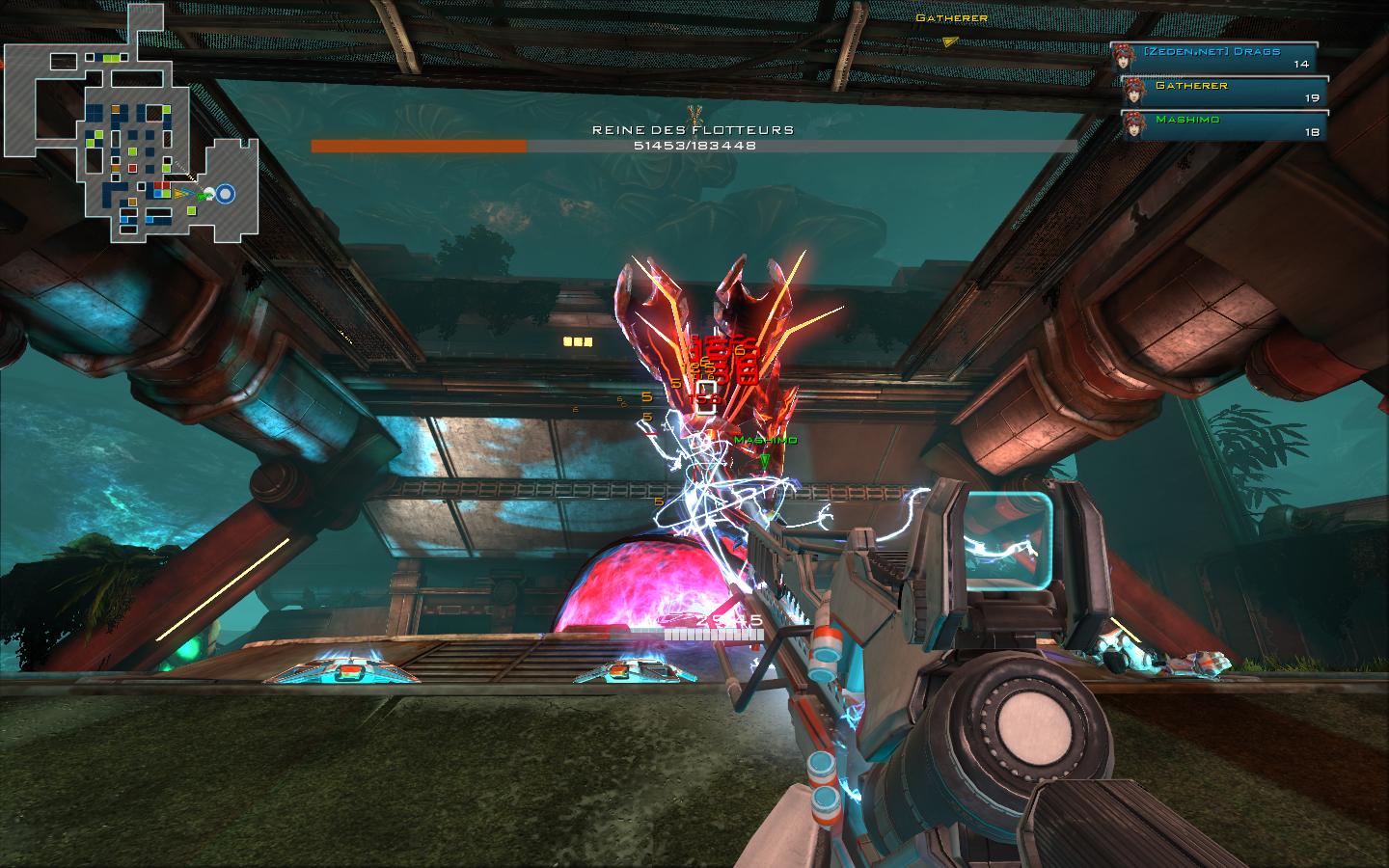Select Gatherer in the team list
1389x868 pixels.
(x=1224, y=92)
